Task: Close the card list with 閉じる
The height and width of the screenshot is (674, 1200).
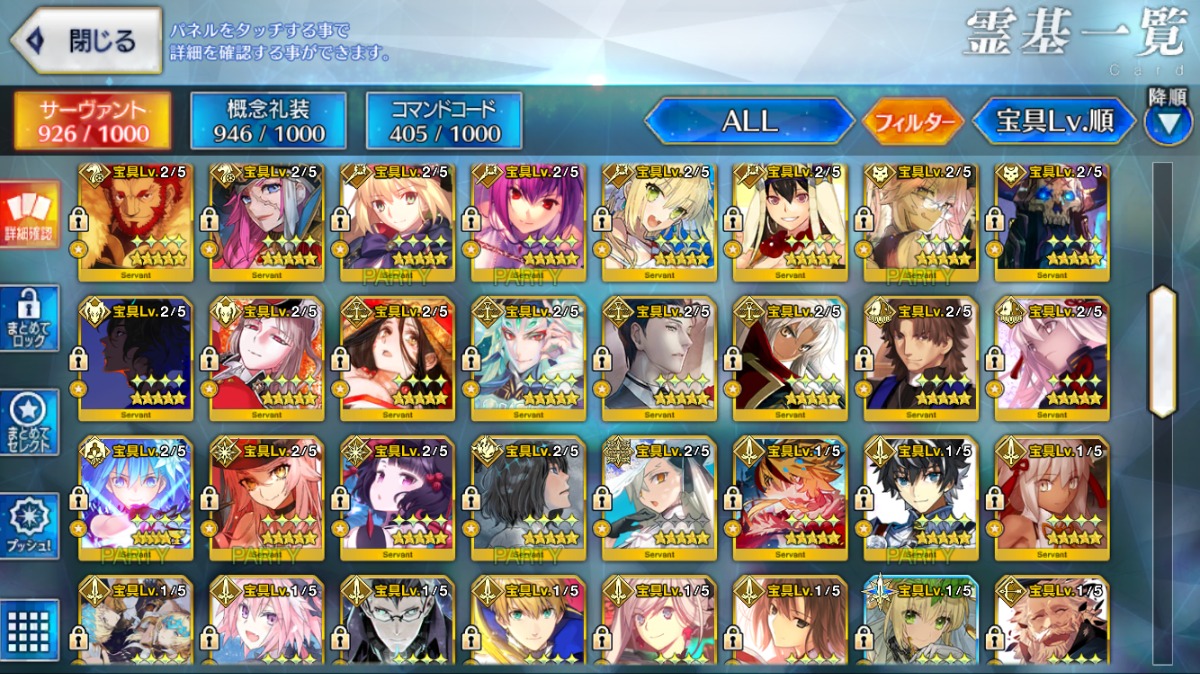Action: coord(86,41)
